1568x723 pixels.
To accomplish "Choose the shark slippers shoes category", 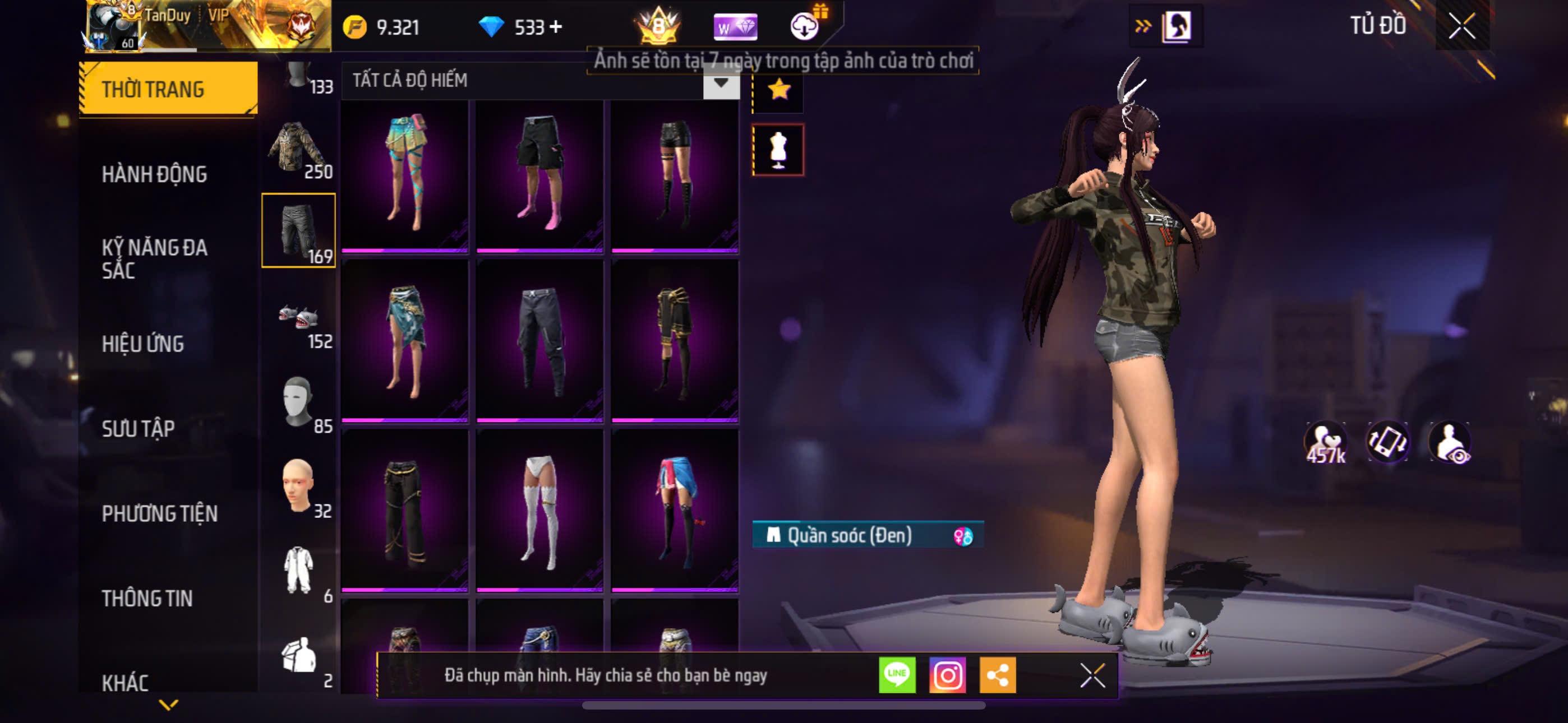I will coord(298,319).
